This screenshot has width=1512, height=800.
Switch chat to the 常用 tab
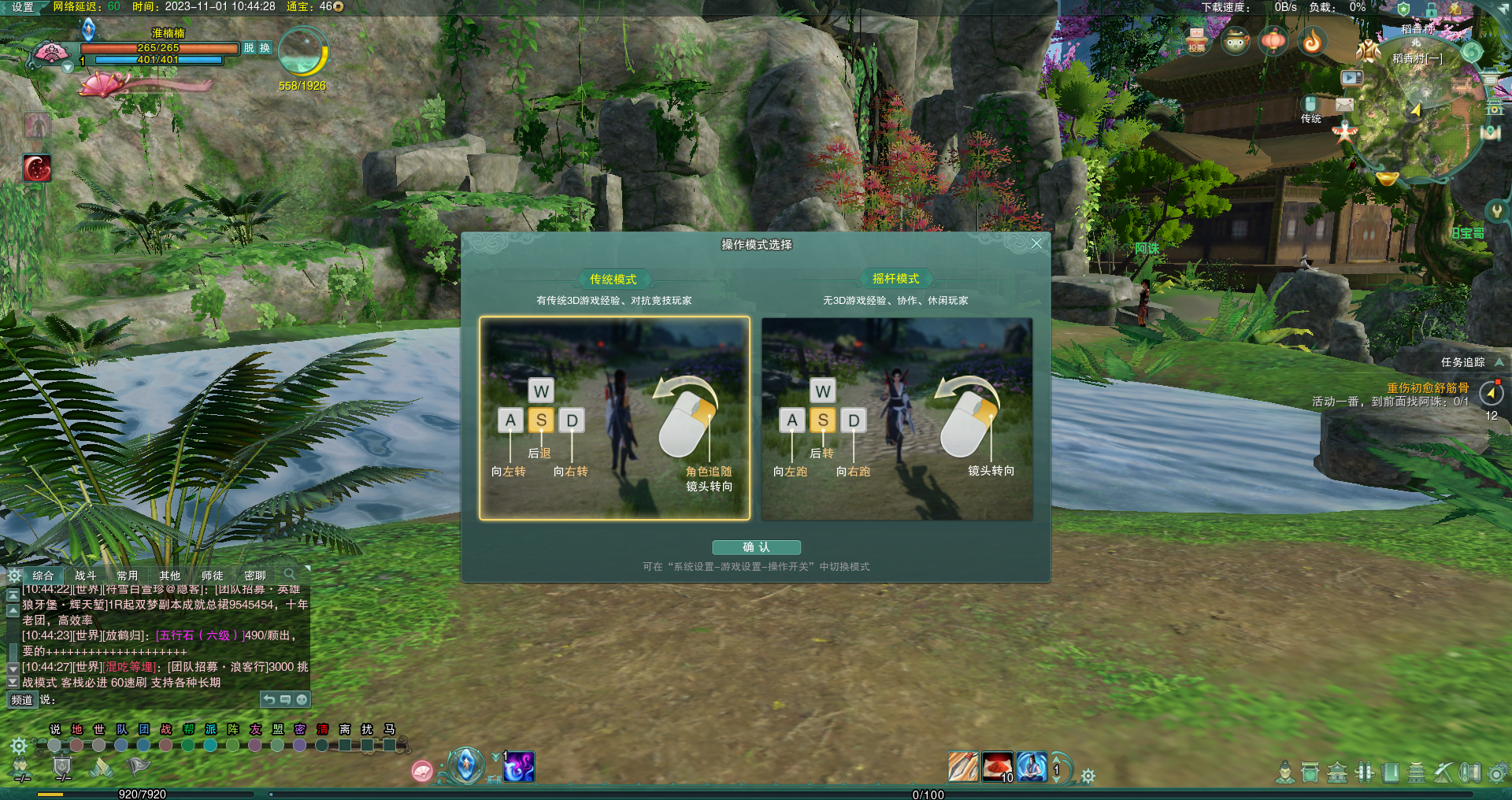pos(128,576)
